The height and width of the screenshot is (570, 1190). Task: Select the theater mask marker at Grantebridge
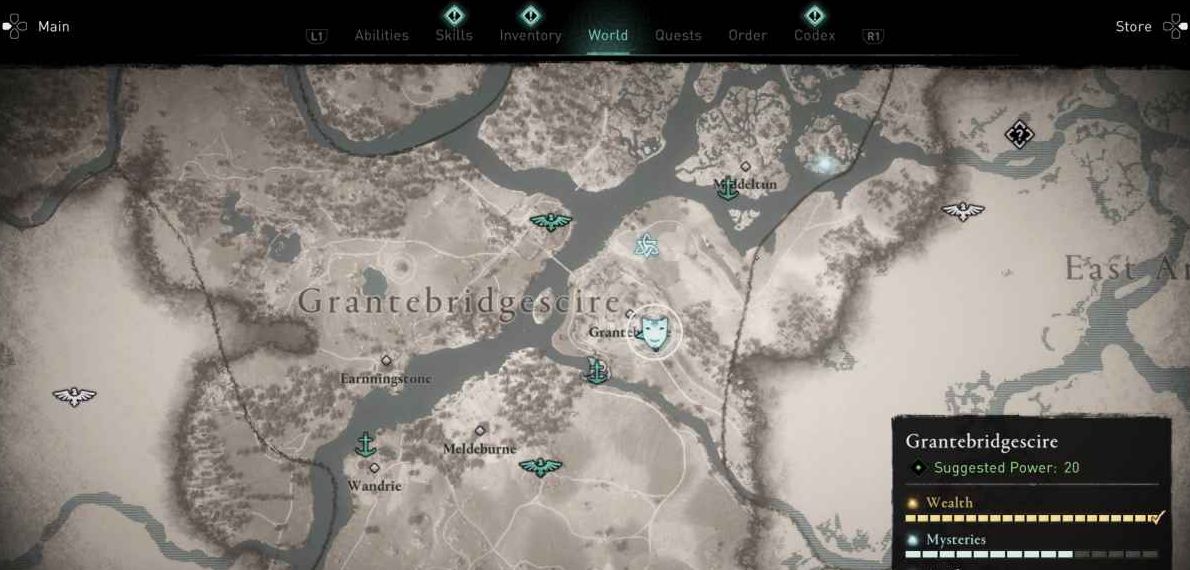(x=655, y=331)
